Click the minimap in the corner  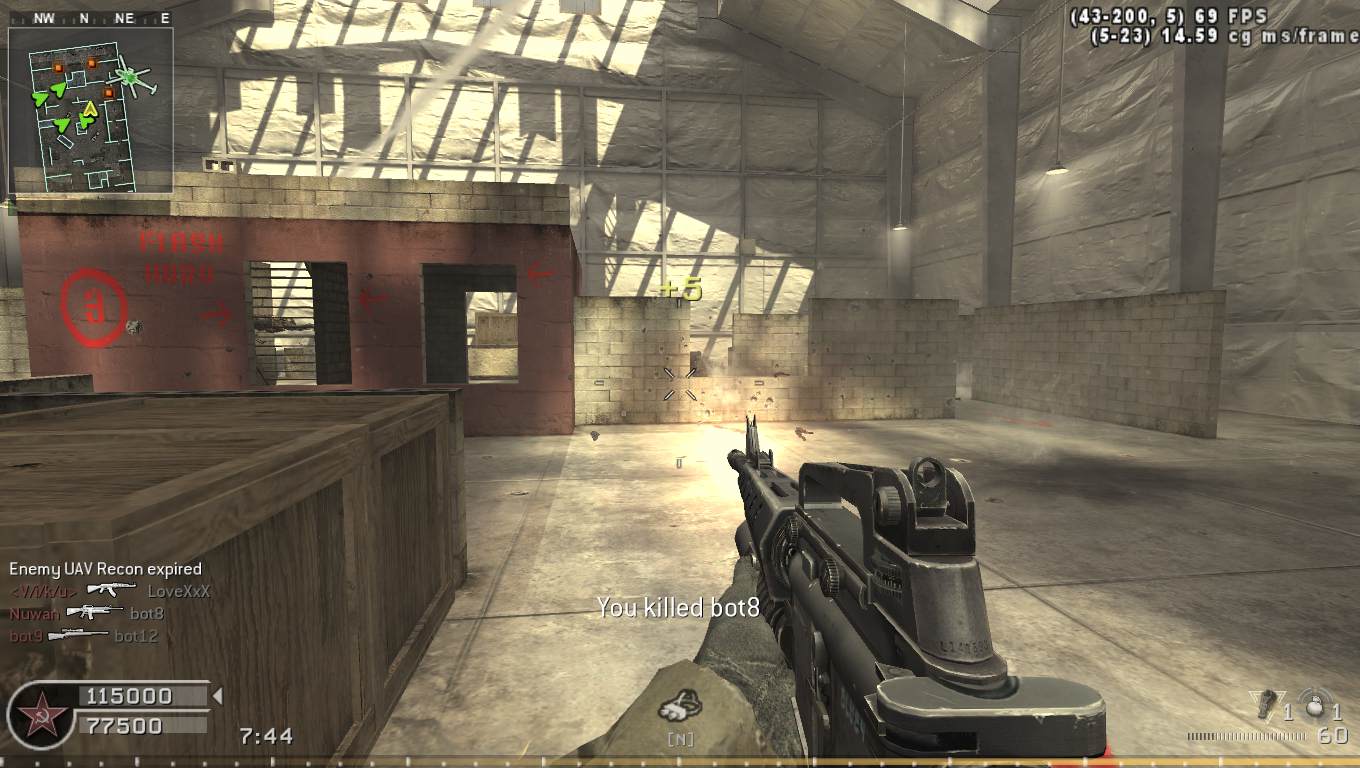[91, 110]
